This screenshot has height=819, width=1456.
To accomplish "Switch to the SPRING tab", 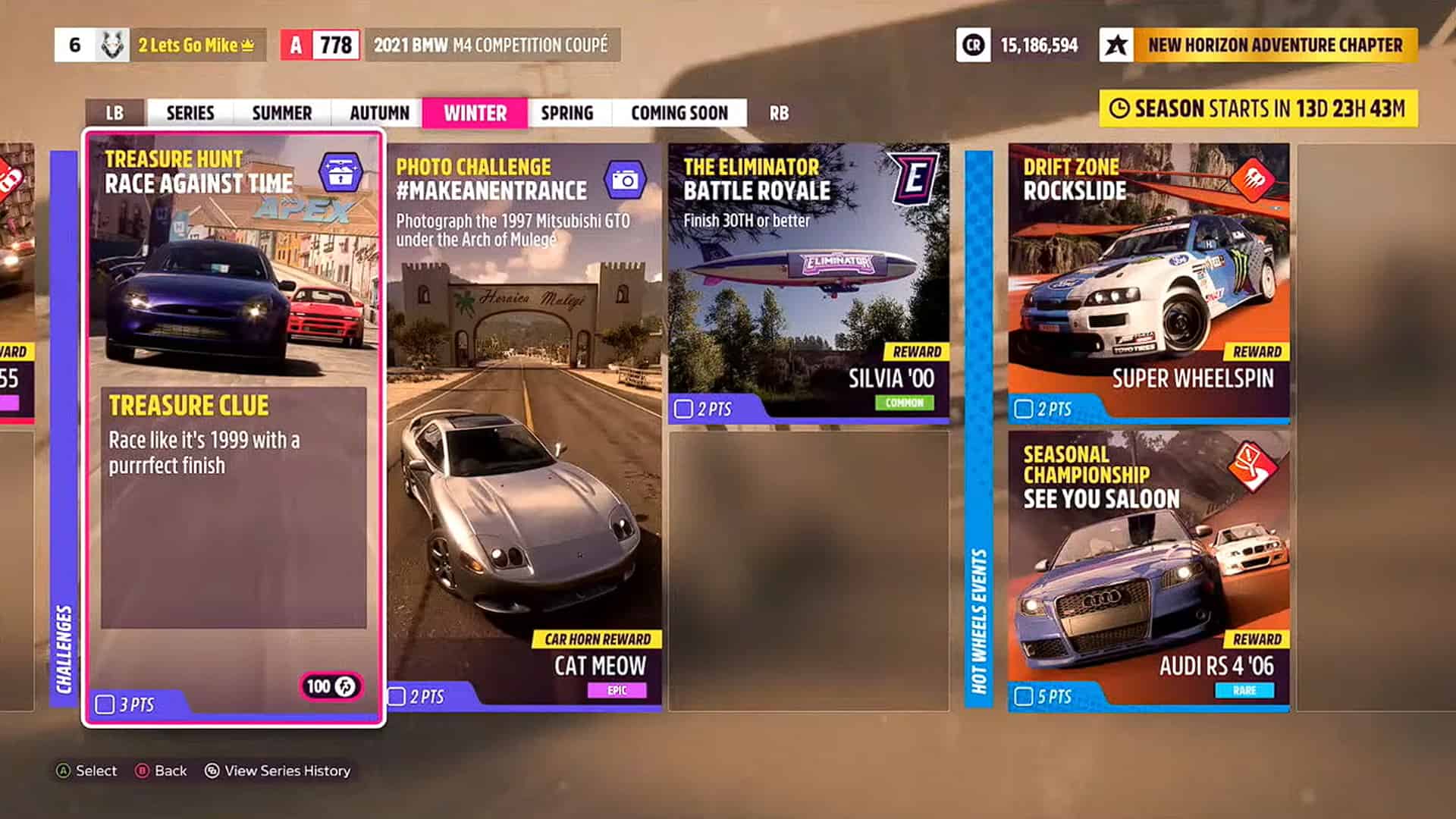I will pos(567,113).
